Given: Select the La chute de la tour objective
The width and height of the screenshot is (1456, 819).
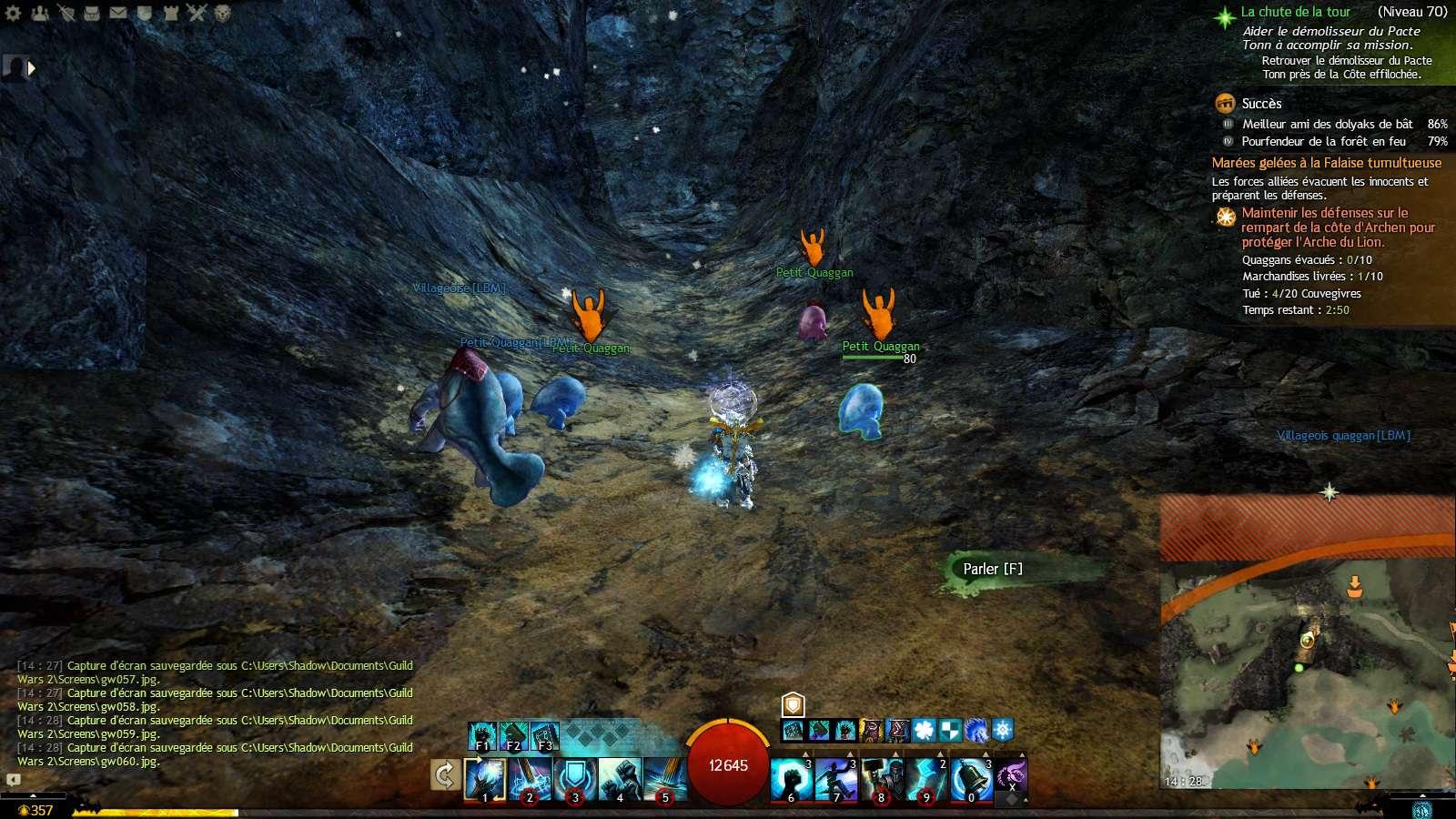Looking at the screenshot, I should click(1296, 12).
